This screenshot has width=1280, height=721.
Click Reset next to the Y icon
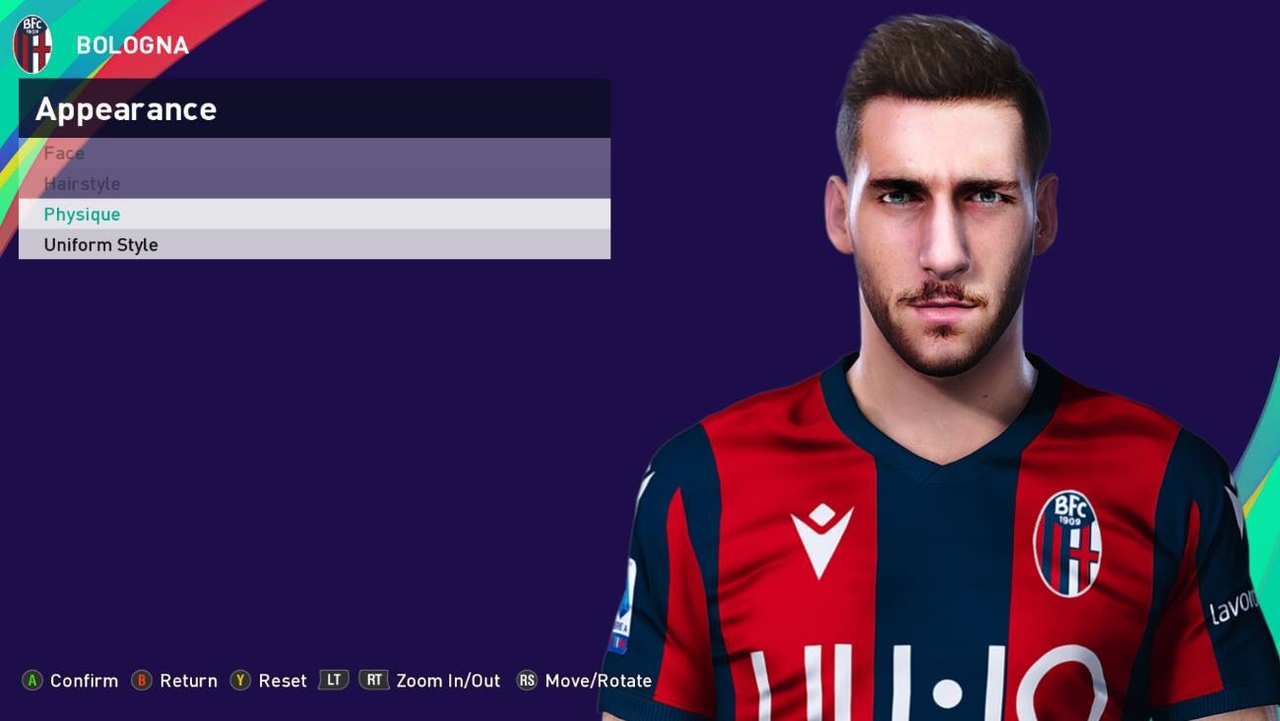coord(282,680)
